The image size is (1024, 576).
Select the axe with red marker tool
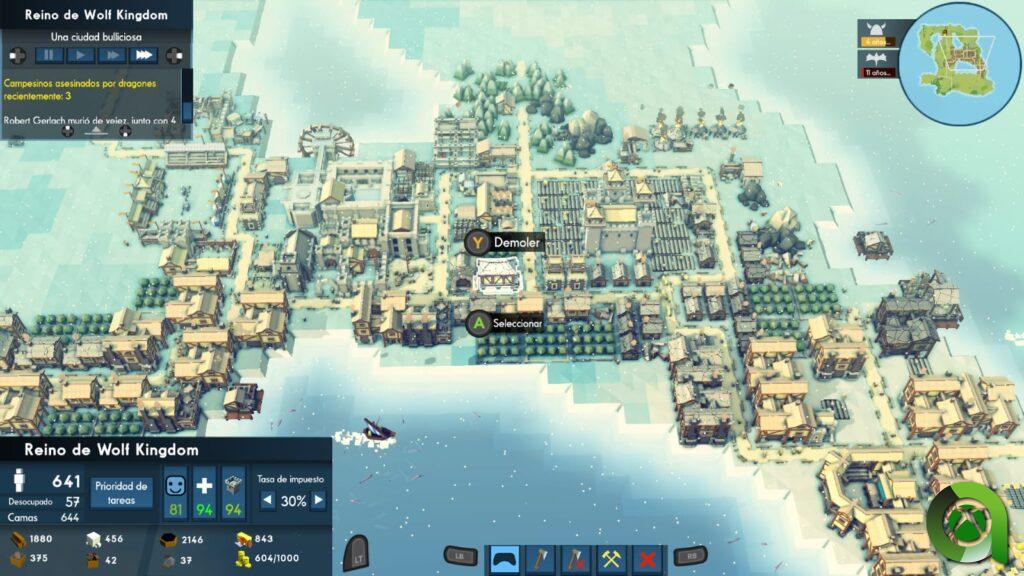tap(575, 558)
